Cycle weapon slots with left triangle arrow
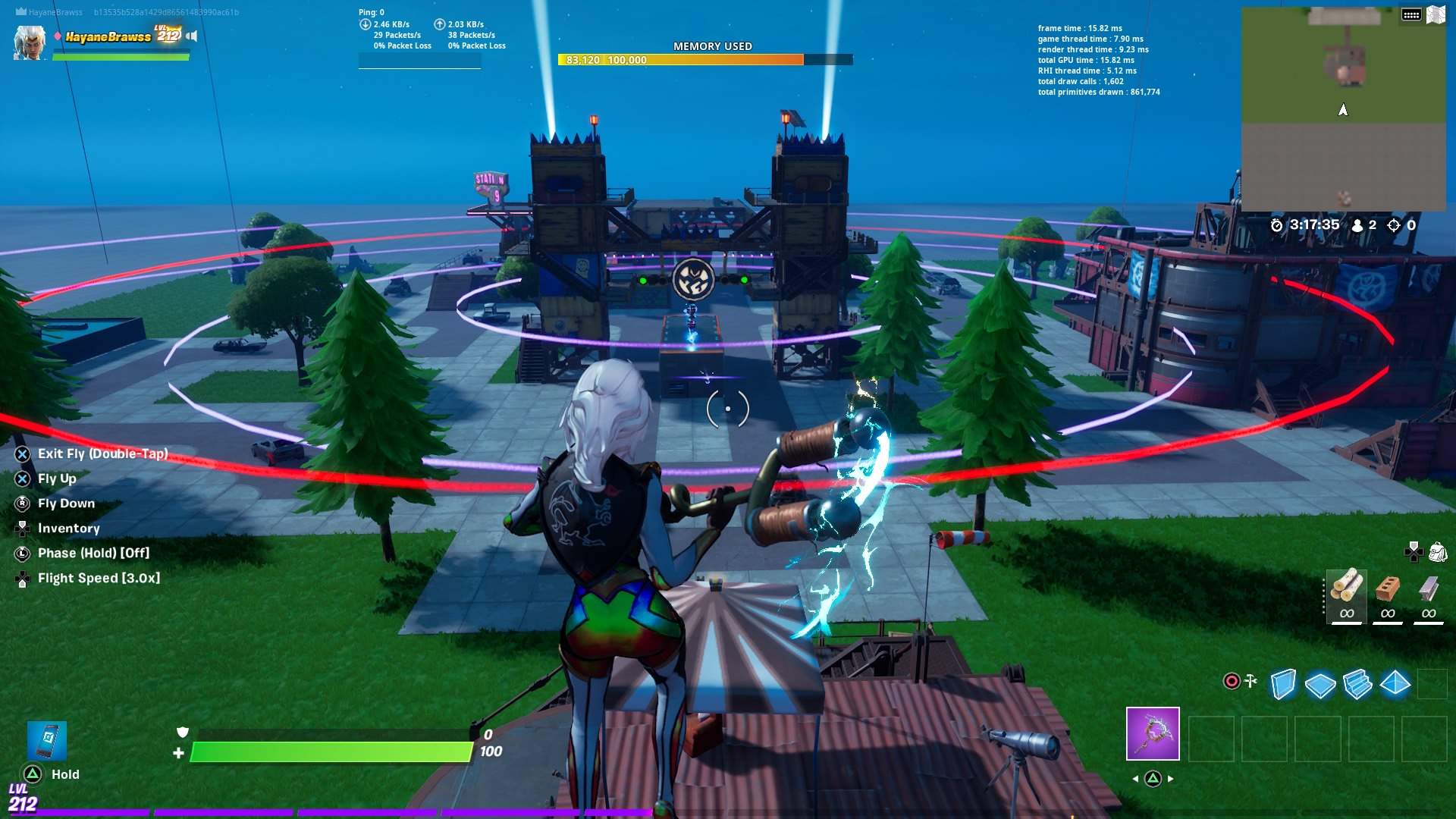Image resolution: width=1456 pixels, height=819 pixels. 1134,777
